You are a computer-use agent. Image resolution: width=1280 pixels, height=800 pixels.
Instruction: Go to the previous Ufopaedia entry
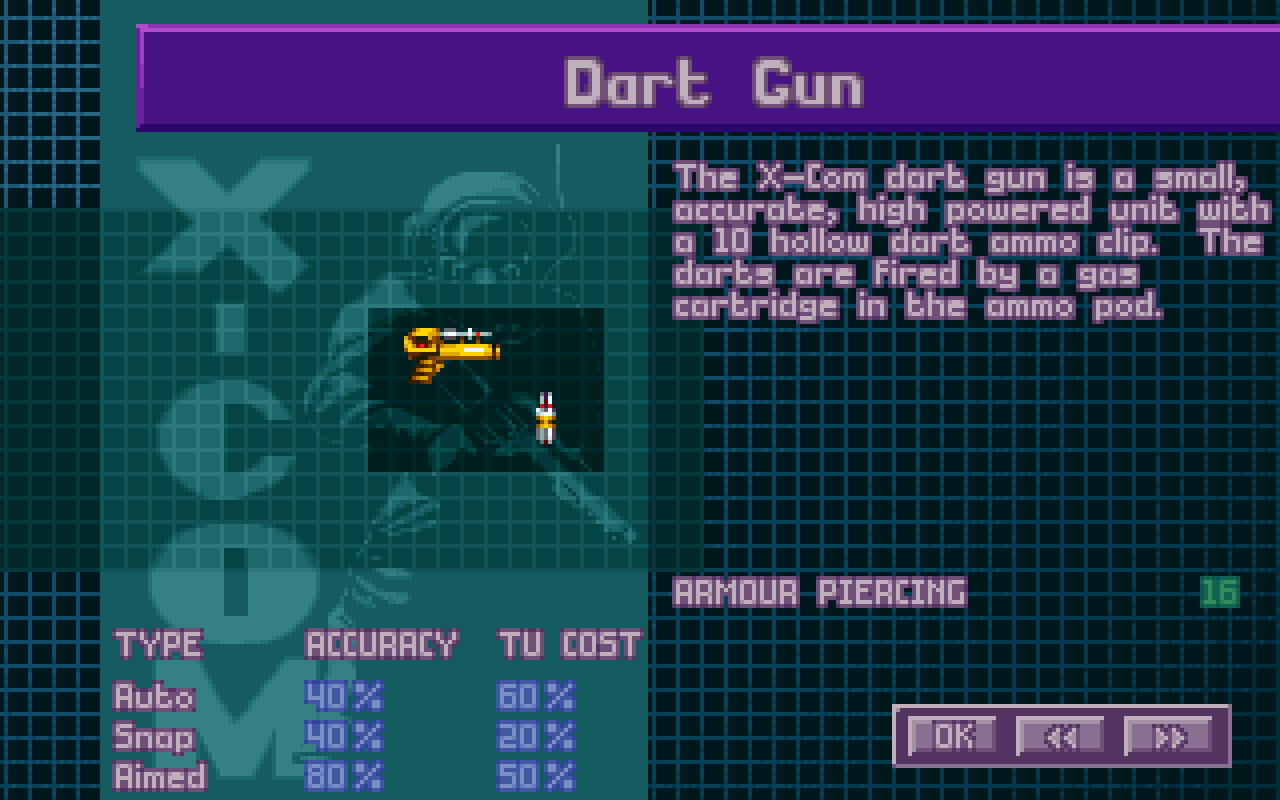[x=1060, y=736]
